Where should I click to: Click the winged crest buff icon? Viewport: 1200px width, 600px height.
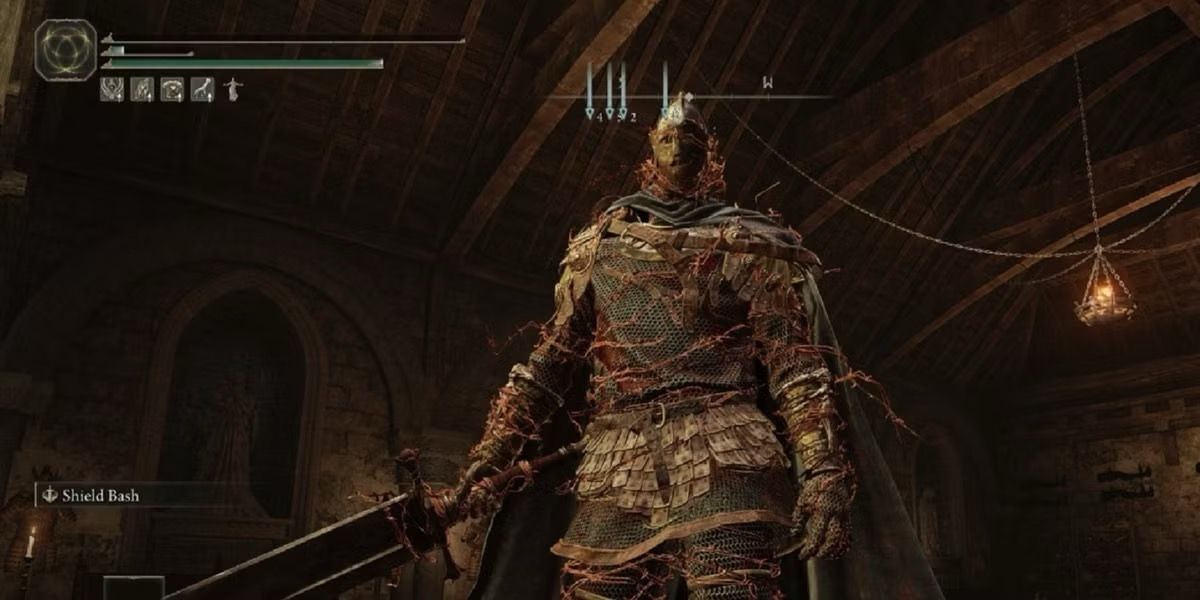point(110,90)
